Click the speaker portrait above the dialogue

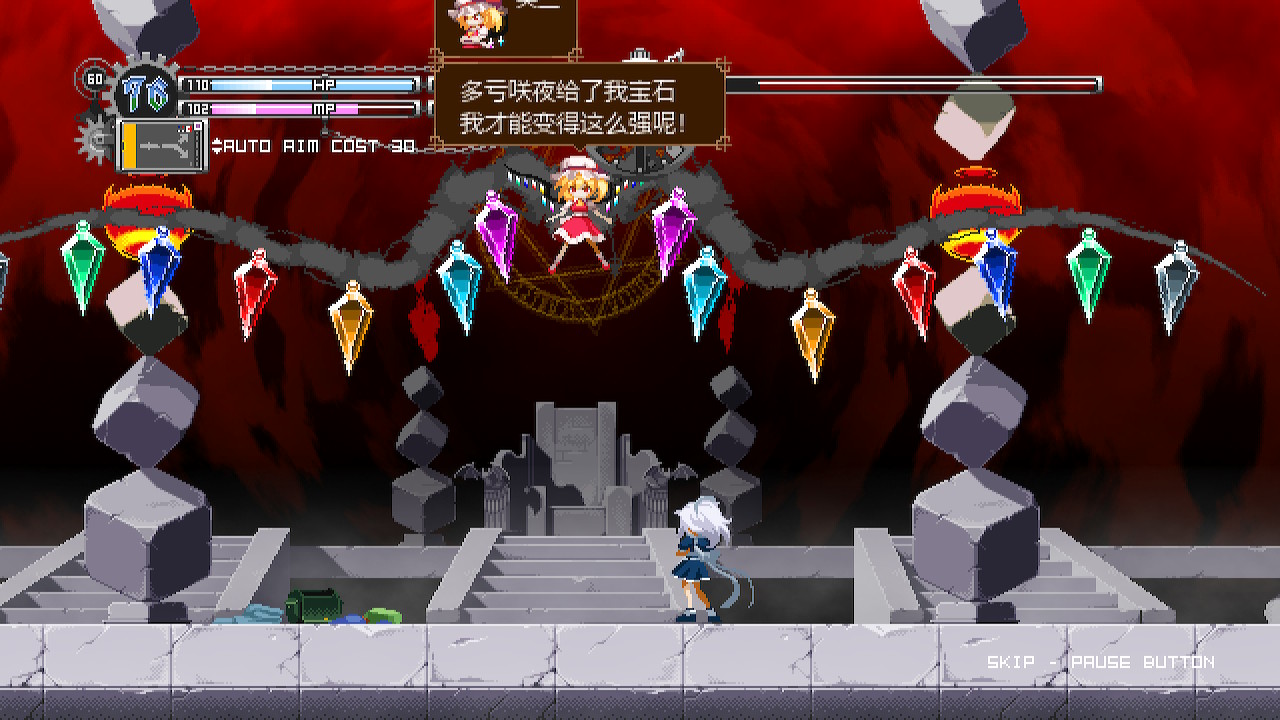pyautogui.click(x=470, y=23)
